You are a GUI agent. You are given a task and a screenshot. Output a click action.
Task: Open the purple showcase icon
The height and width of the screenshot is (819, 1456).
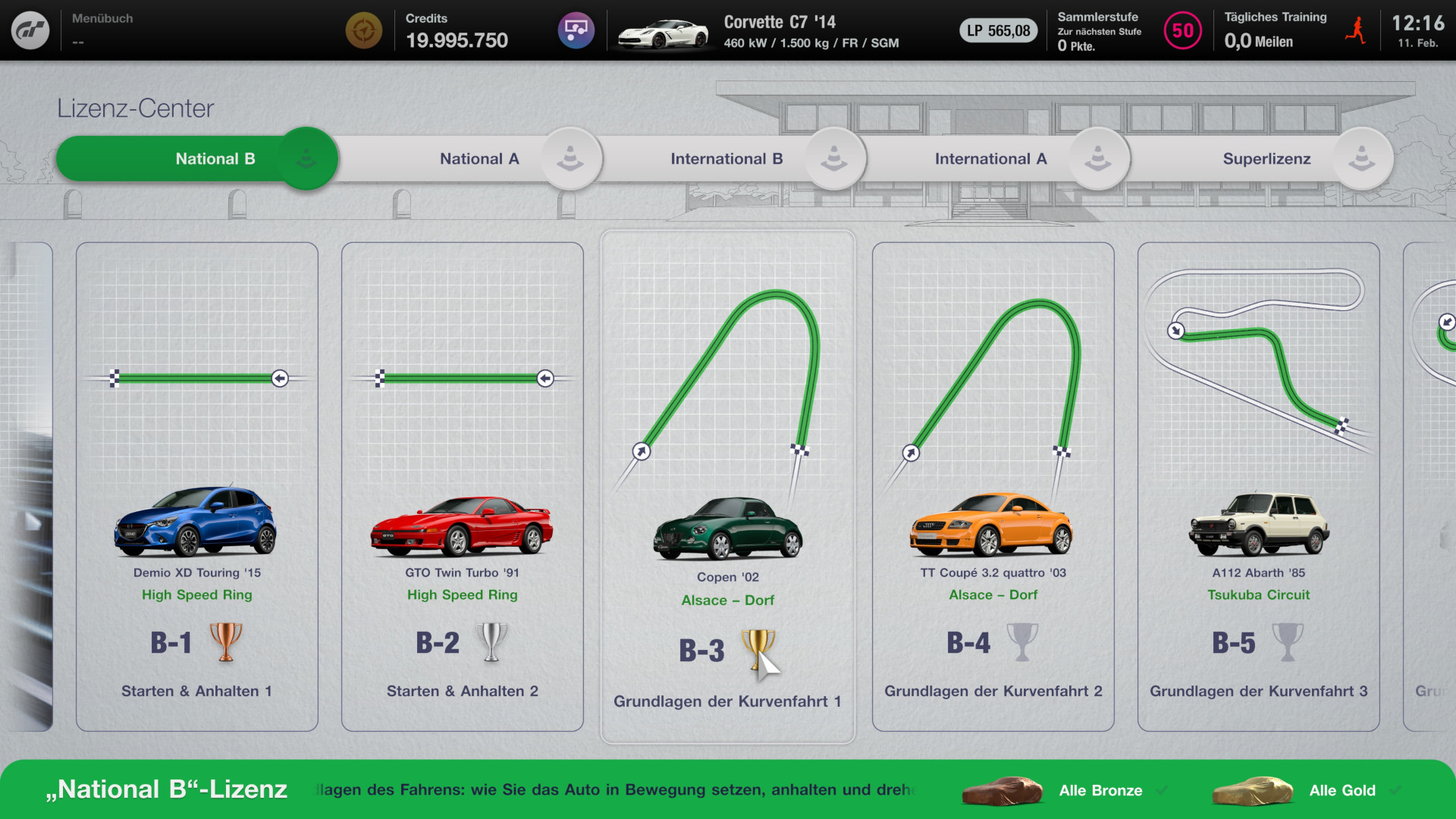pyautogui.click(x=576, y=31)
